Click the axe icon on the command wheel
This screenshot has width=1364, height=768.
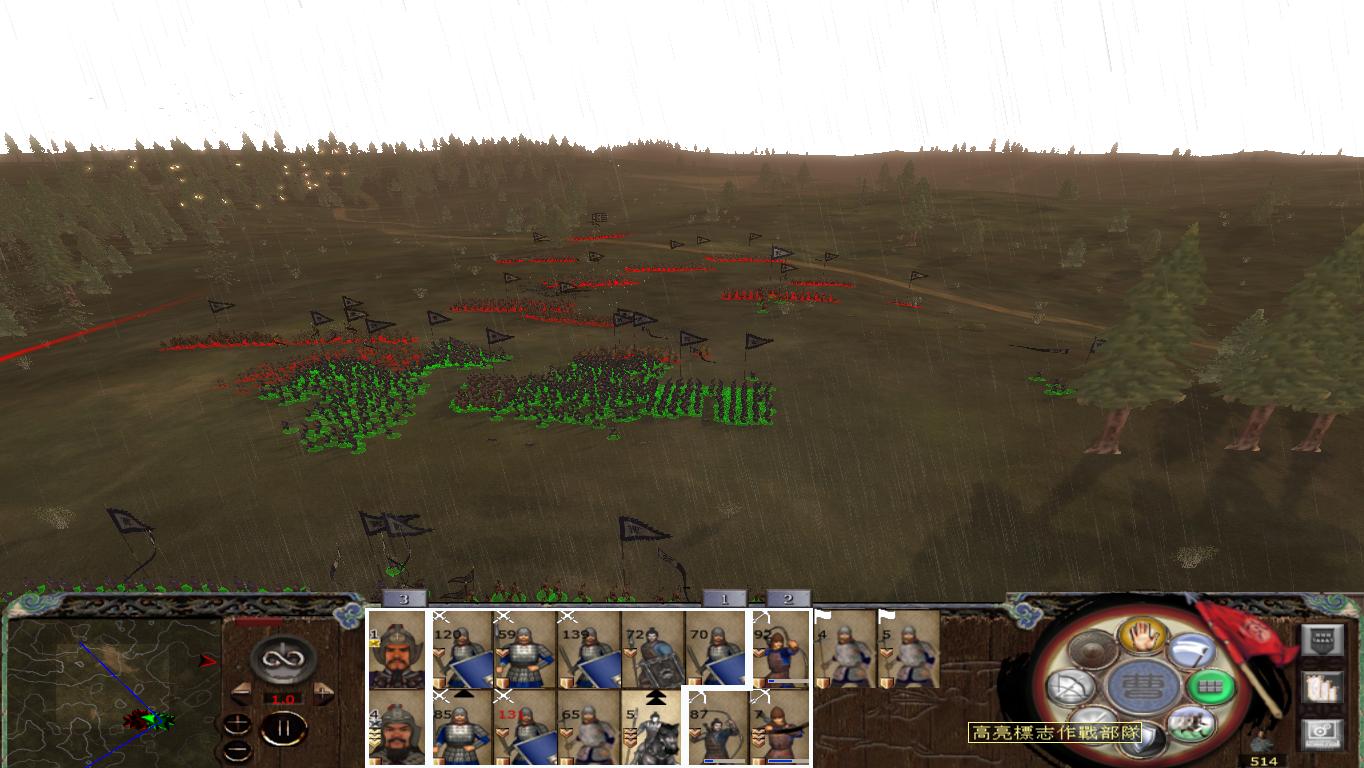1191,650
